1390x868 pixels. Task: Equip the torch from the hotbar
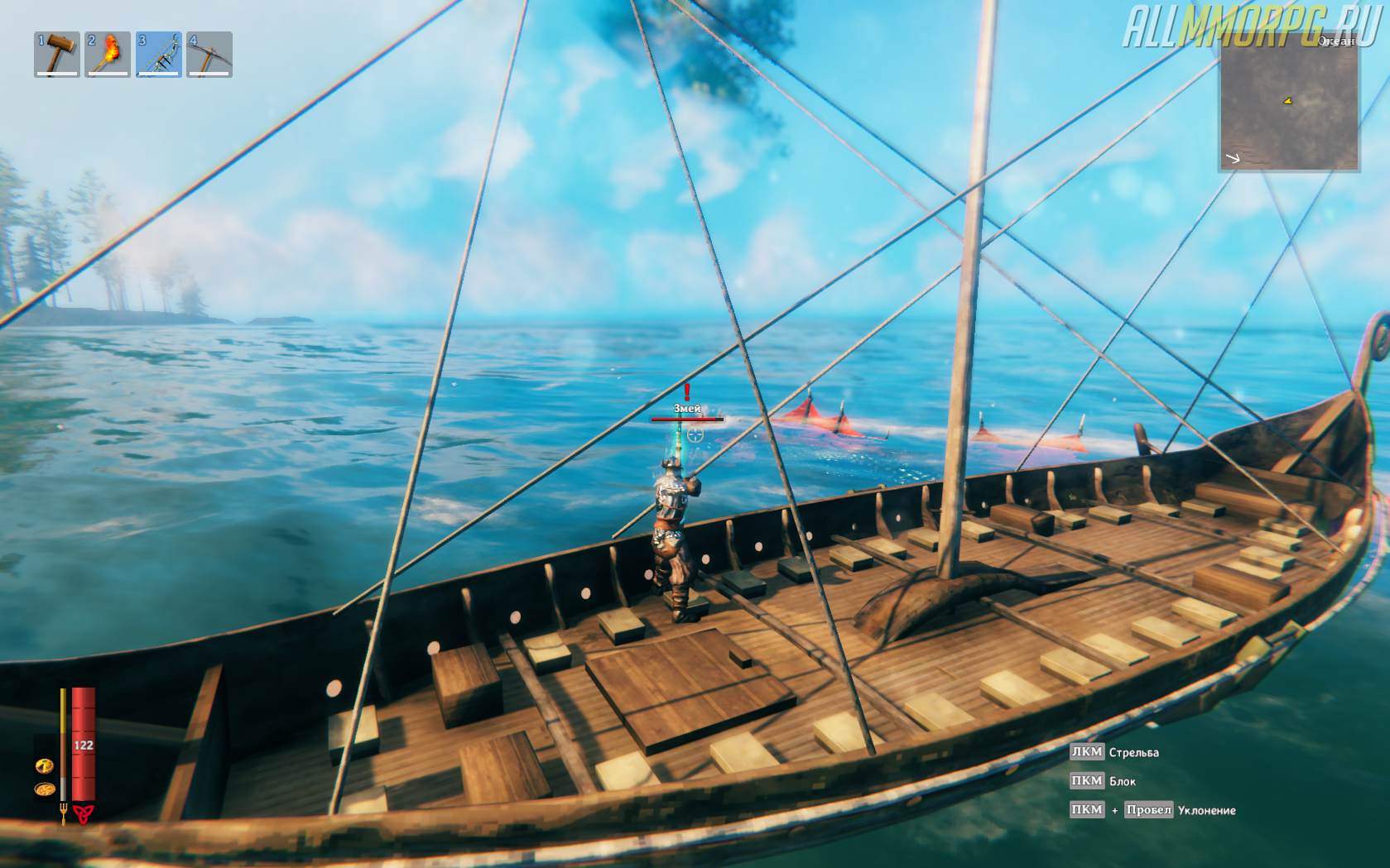[x=108, y=55]
